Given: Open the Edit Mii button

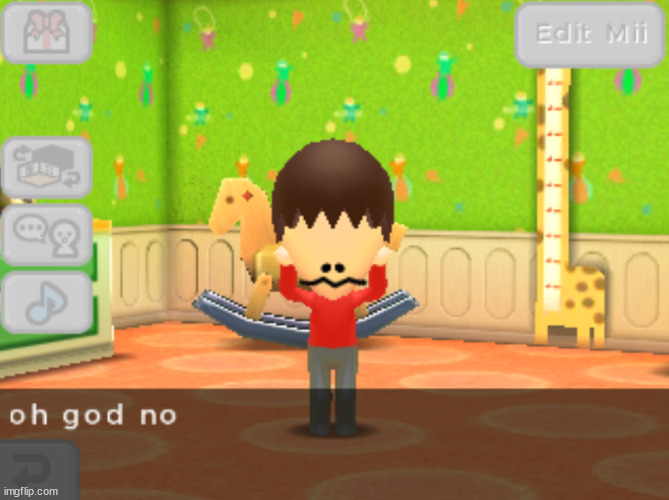Looking at the screenshot, I should [591, 34].
